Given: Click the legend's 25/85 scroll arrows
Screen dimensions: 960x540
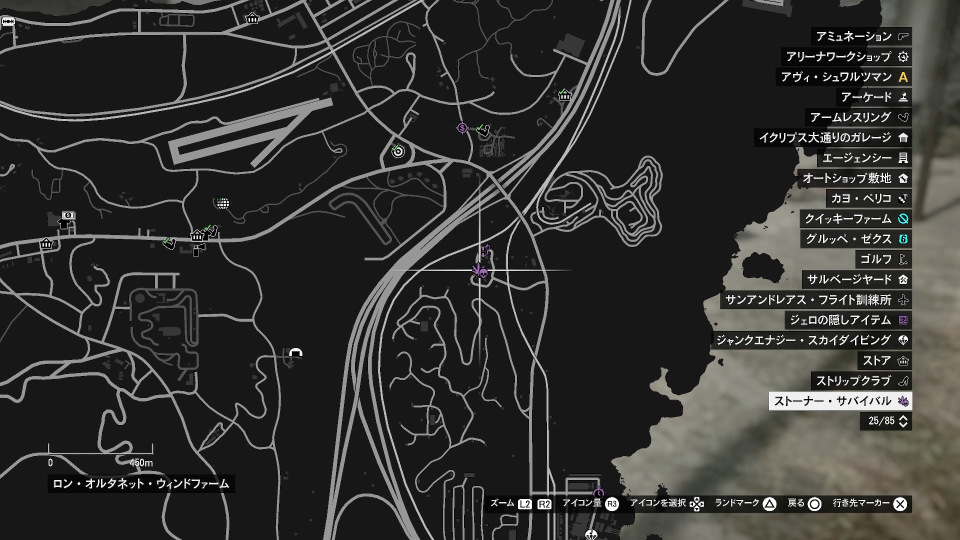Looking at the screenshot, I should (904, 422).
